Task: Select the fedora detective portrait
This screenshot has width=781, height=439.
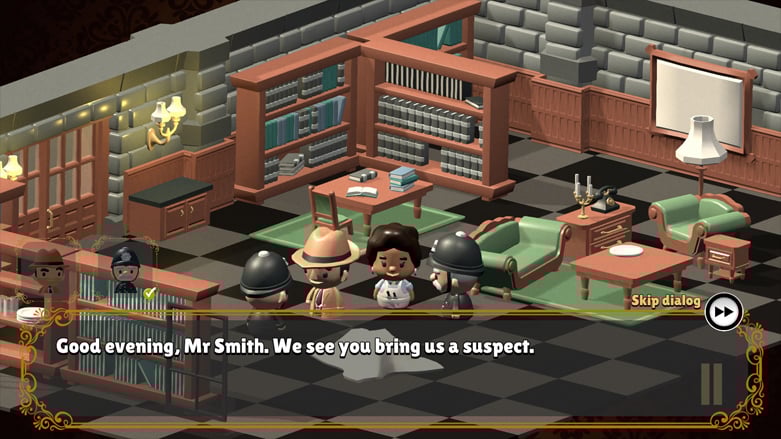Action: (45, 269)
